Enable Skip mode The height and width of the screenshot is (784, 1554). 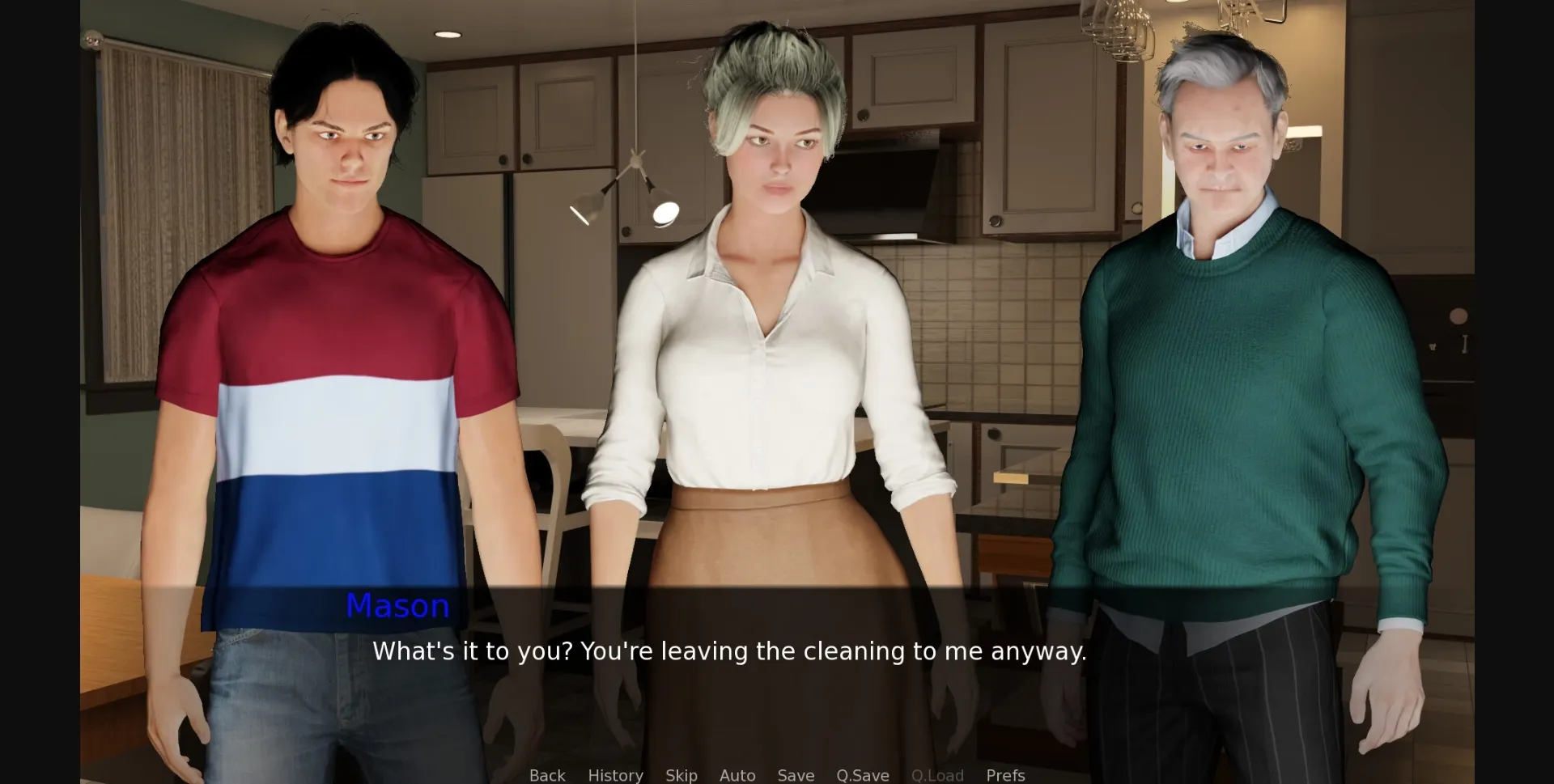click(681, 775)
